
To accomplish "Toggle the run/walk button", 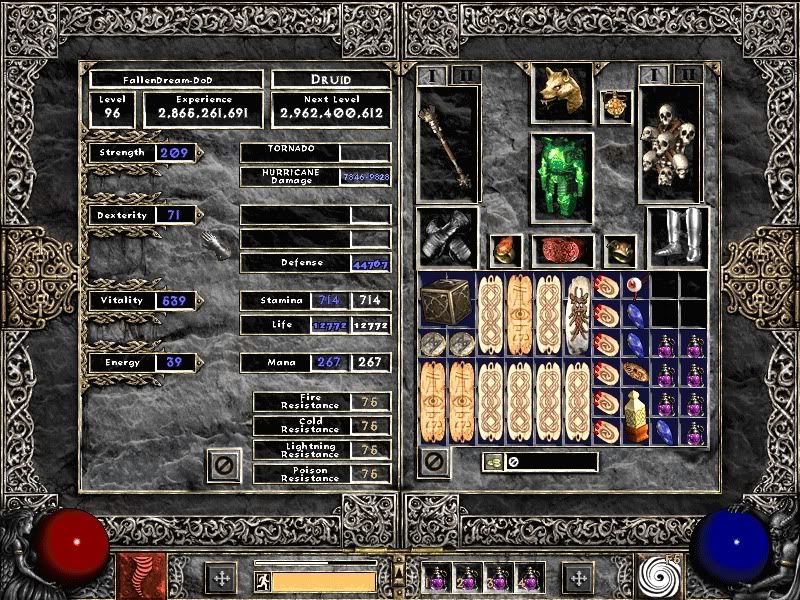I will [262, 581].
